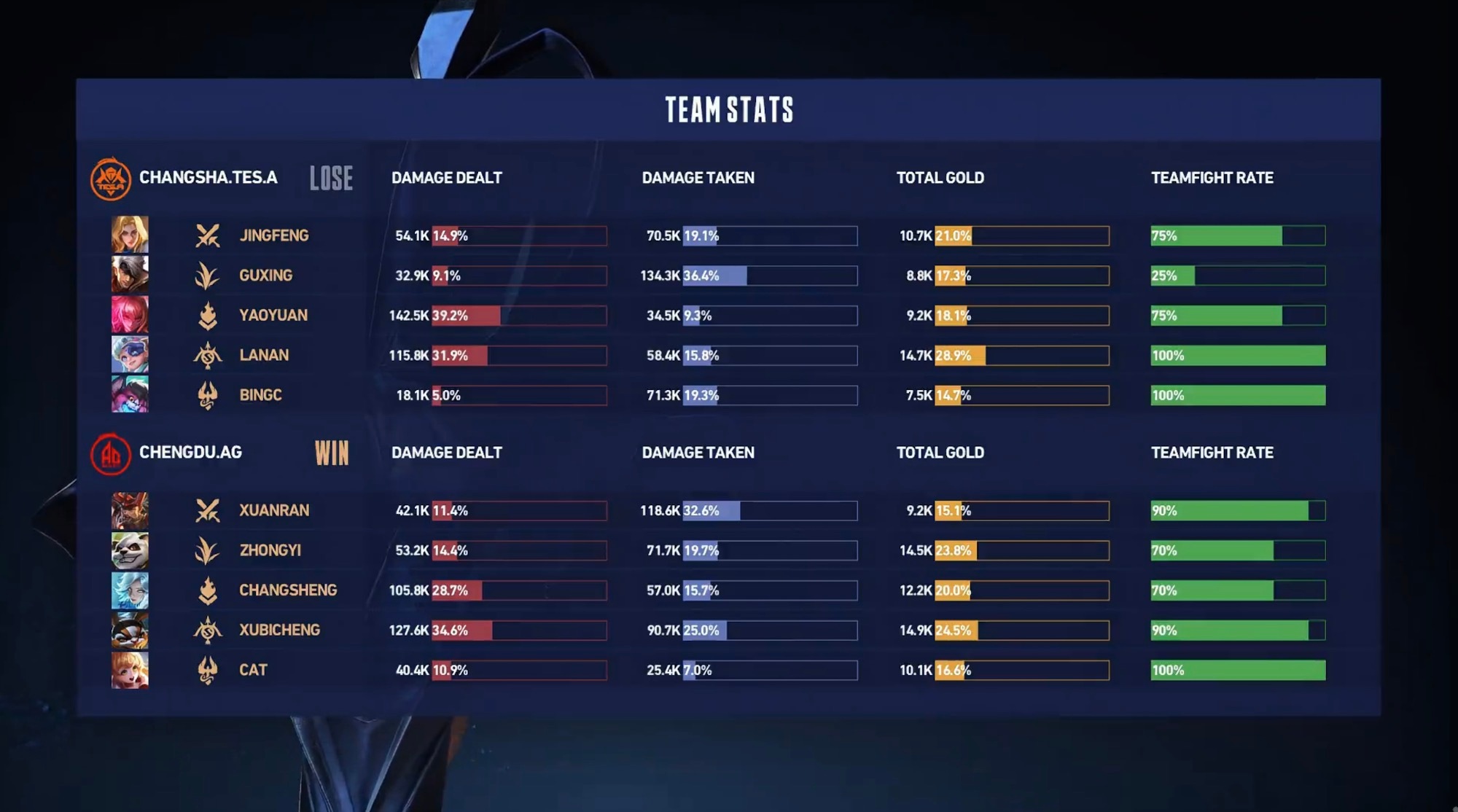Click the CHANGSHA.TES.A team logo

[110, 179]
